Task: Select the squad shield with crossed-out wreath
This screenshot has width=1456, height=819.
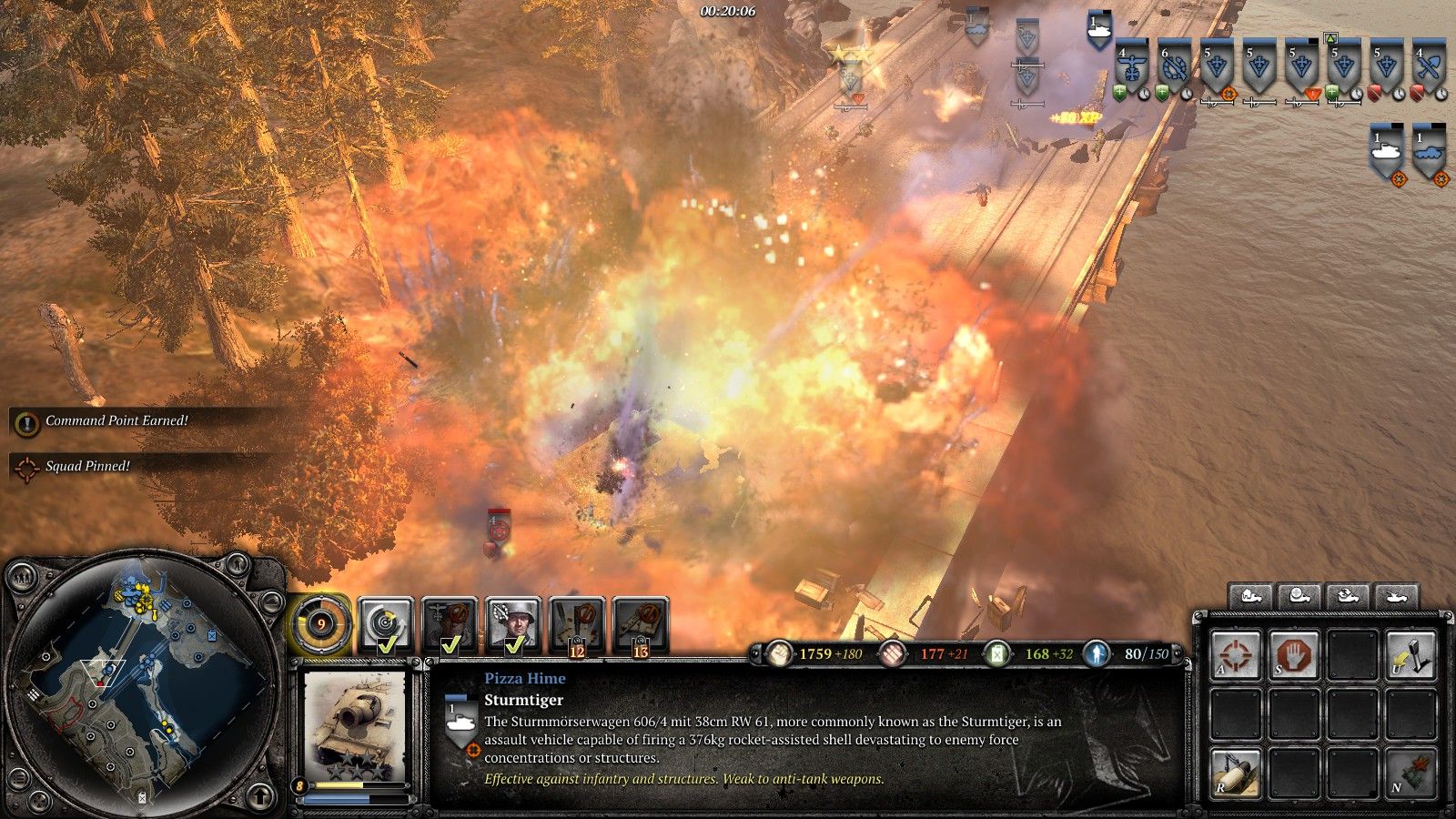Action: point(1175,68)
